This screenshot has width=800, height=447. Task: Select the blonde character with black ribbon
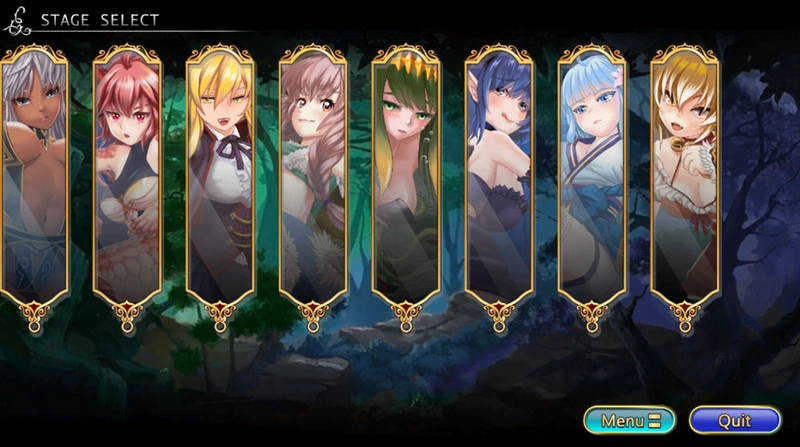coord(220,175)
